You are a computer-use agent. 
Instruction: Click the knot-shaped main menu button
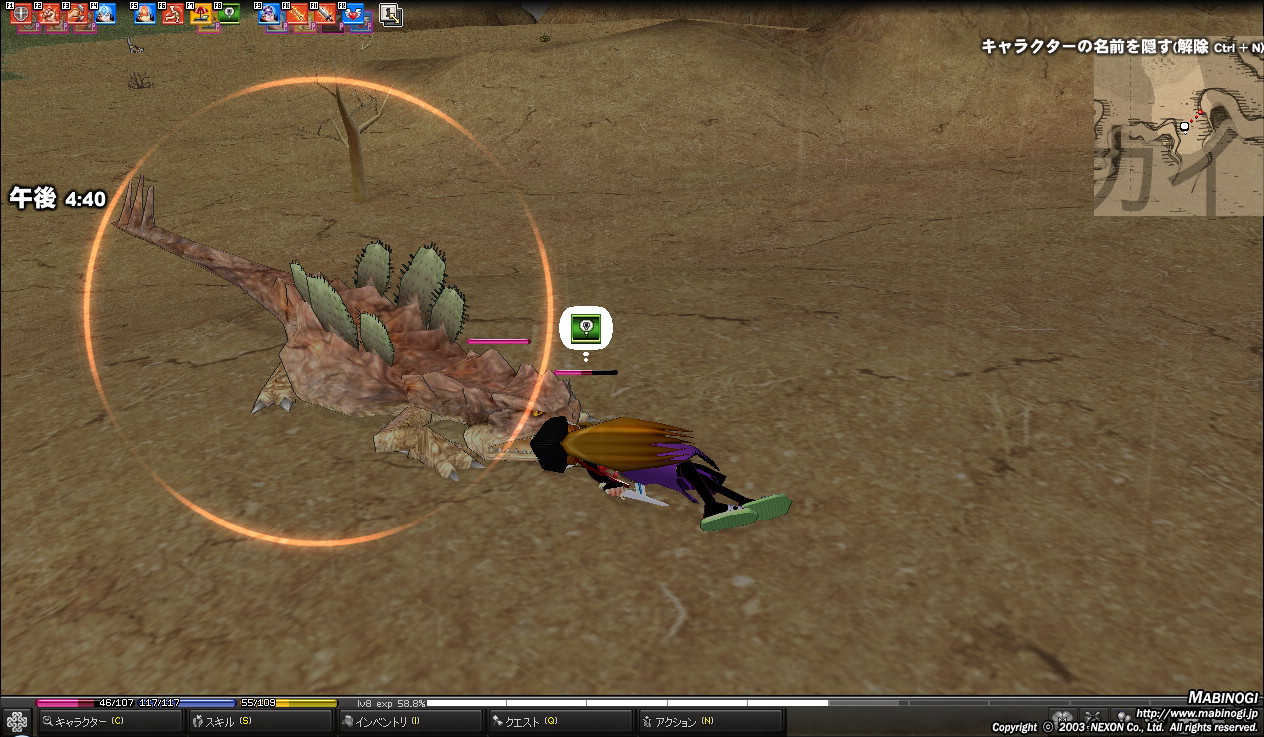17,721
